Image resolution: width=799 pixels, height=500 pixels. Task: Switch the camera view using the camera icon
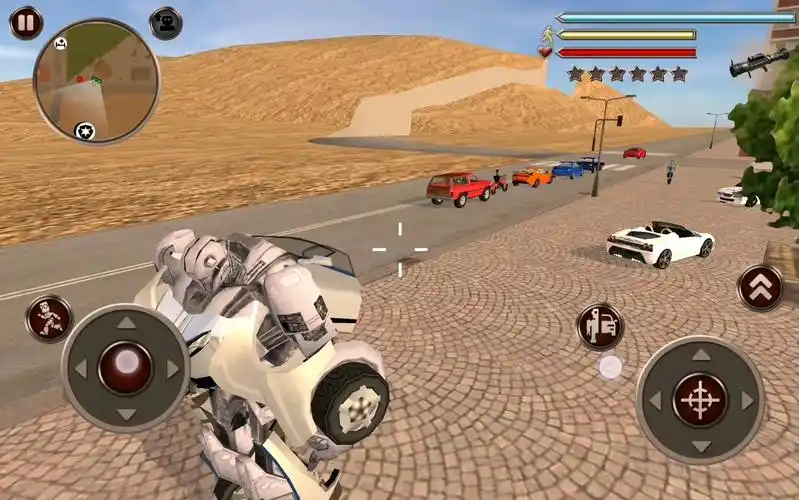coord(166,22)
